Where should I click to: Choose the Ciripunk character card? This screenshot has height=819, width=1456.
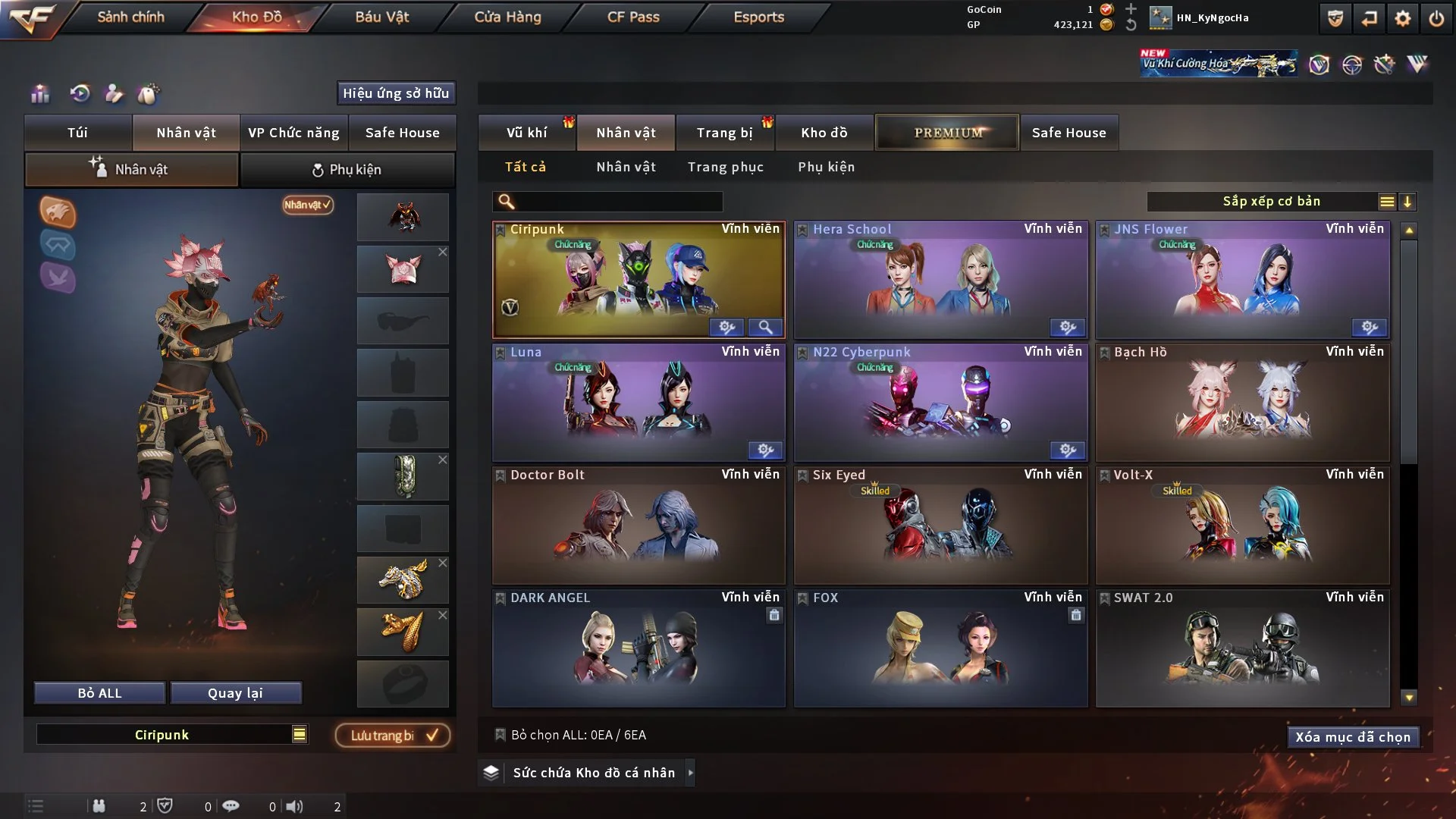pos(638,279)
